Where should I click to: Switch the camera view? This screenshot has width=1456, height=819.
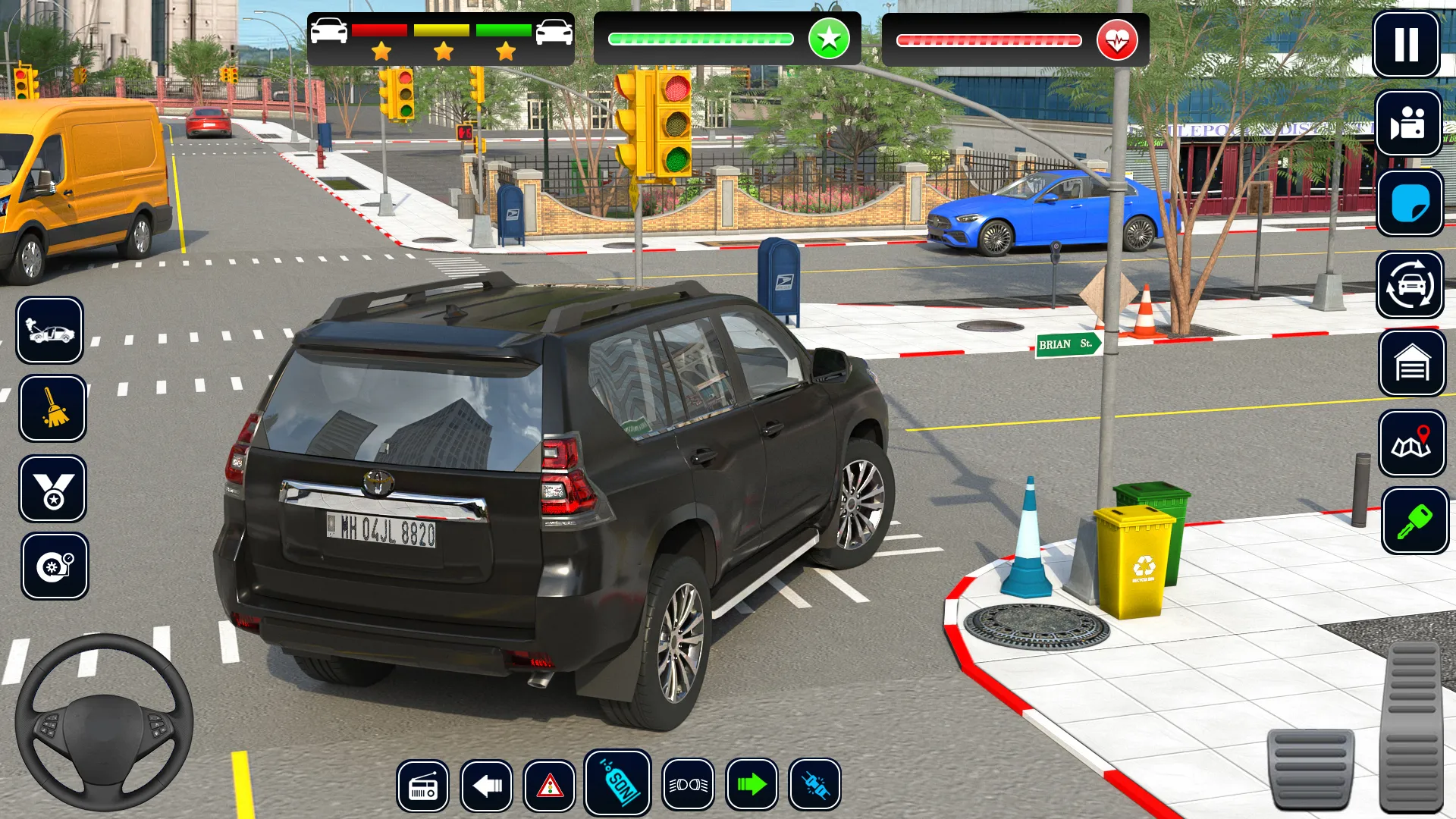pyautogui.click(x=1408, y=123)
